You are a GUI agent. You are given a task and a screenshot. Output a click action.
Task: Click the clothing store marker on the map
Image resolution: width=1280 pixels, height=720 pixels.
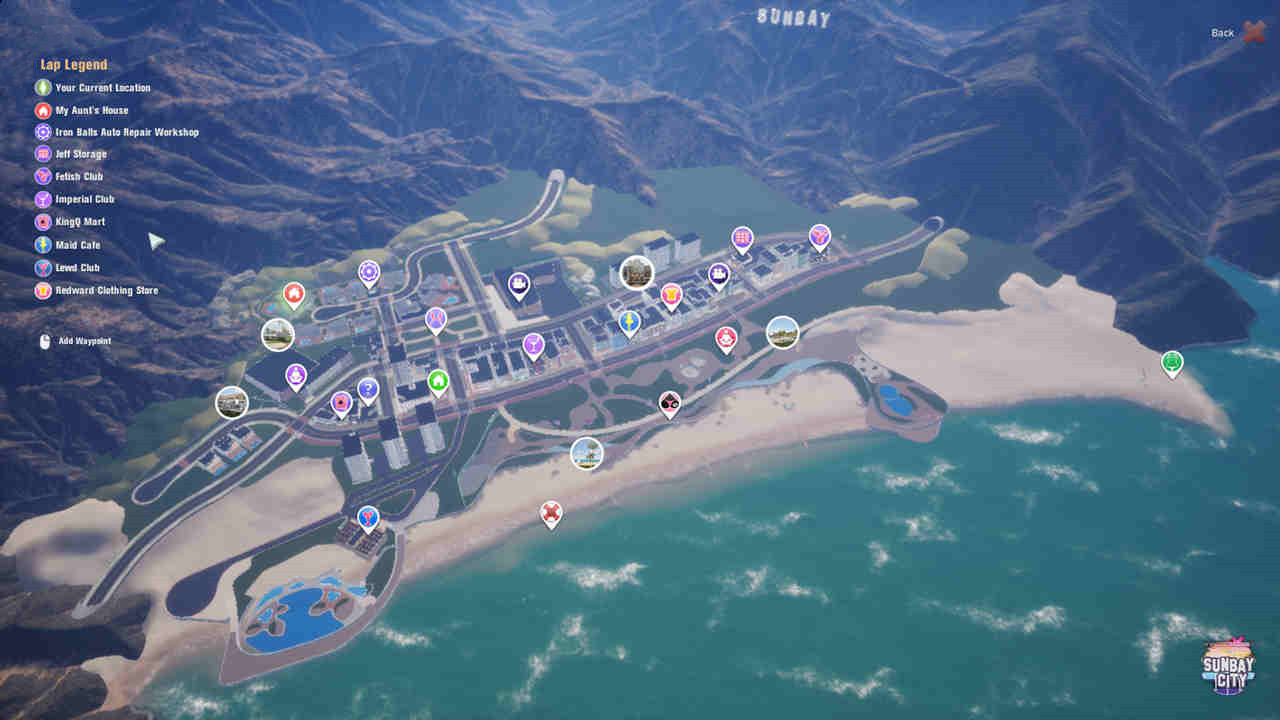(x=671, y=294)
